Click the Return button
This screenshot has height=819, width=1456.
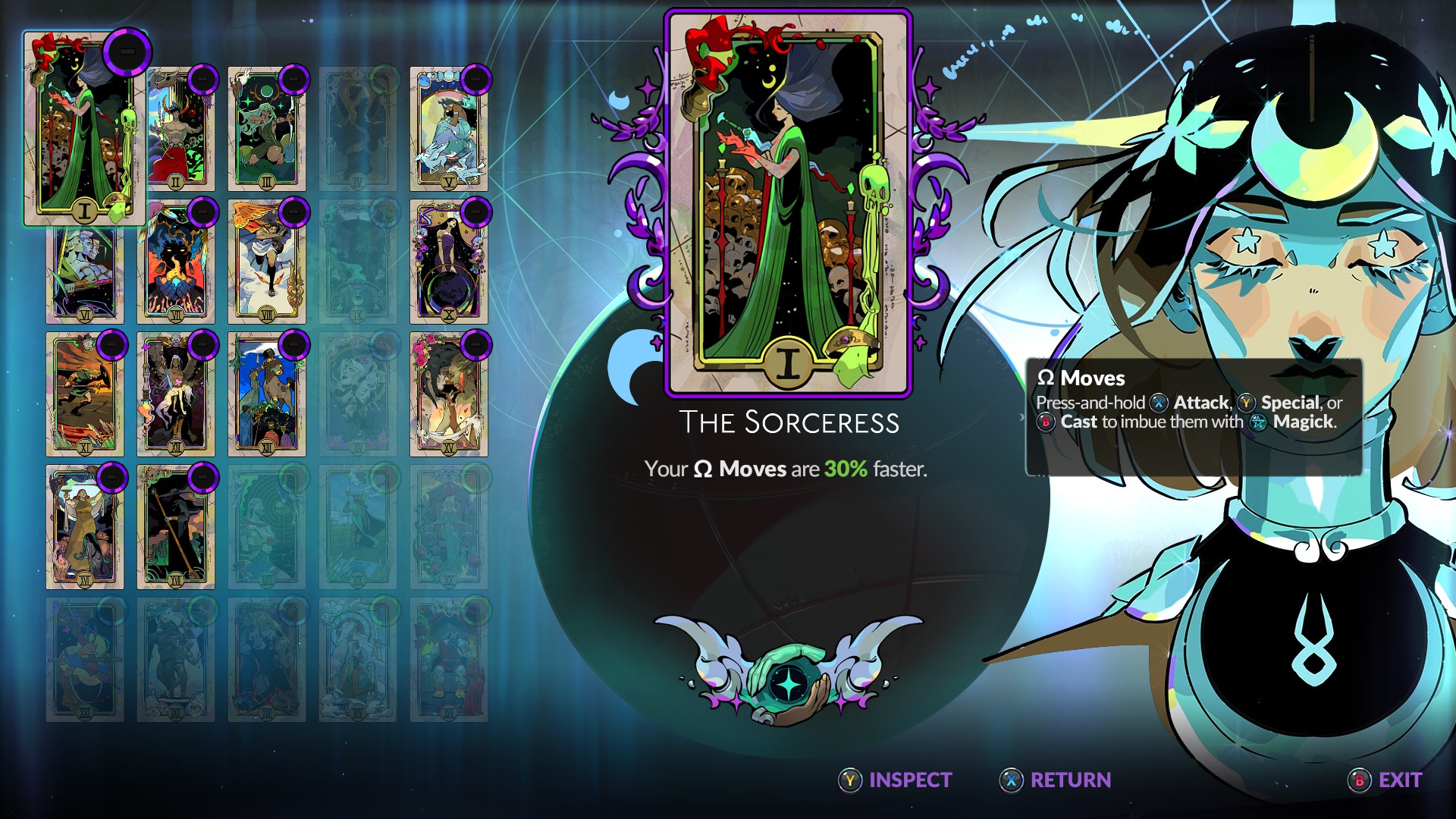click(1056, 780)
